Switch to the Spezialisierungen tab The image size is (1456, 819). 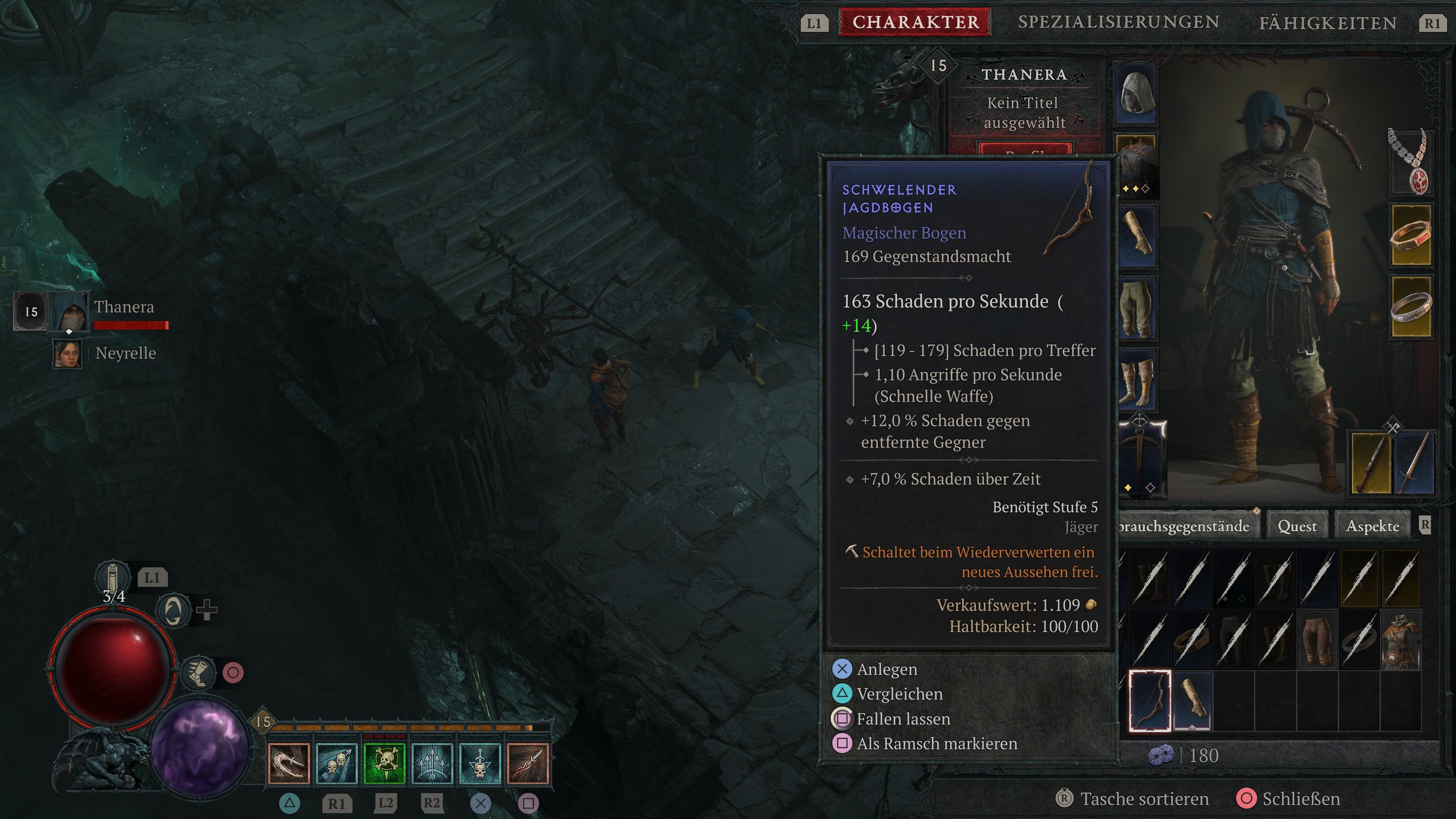pos(1118,22)
